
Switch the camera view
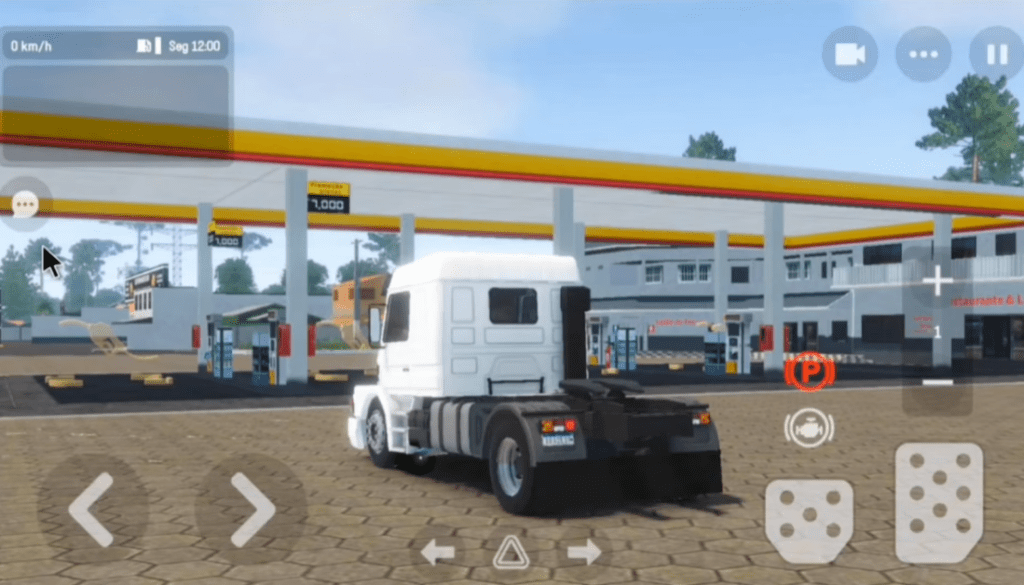850,54
